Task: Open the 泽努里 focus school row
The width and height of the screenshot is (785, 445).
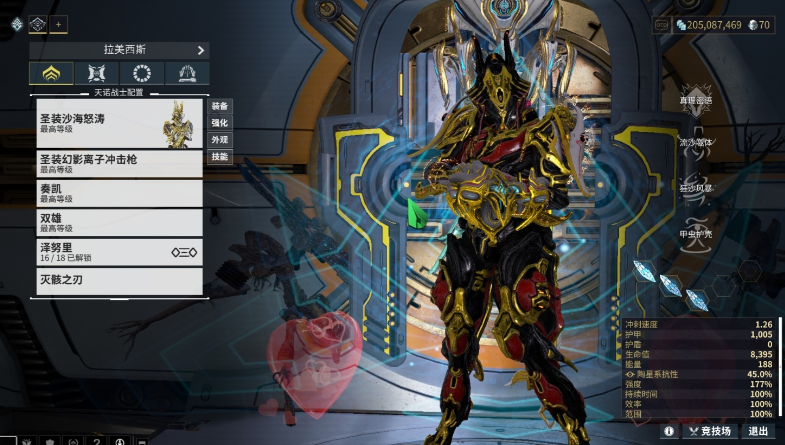Action: point(119,251)
